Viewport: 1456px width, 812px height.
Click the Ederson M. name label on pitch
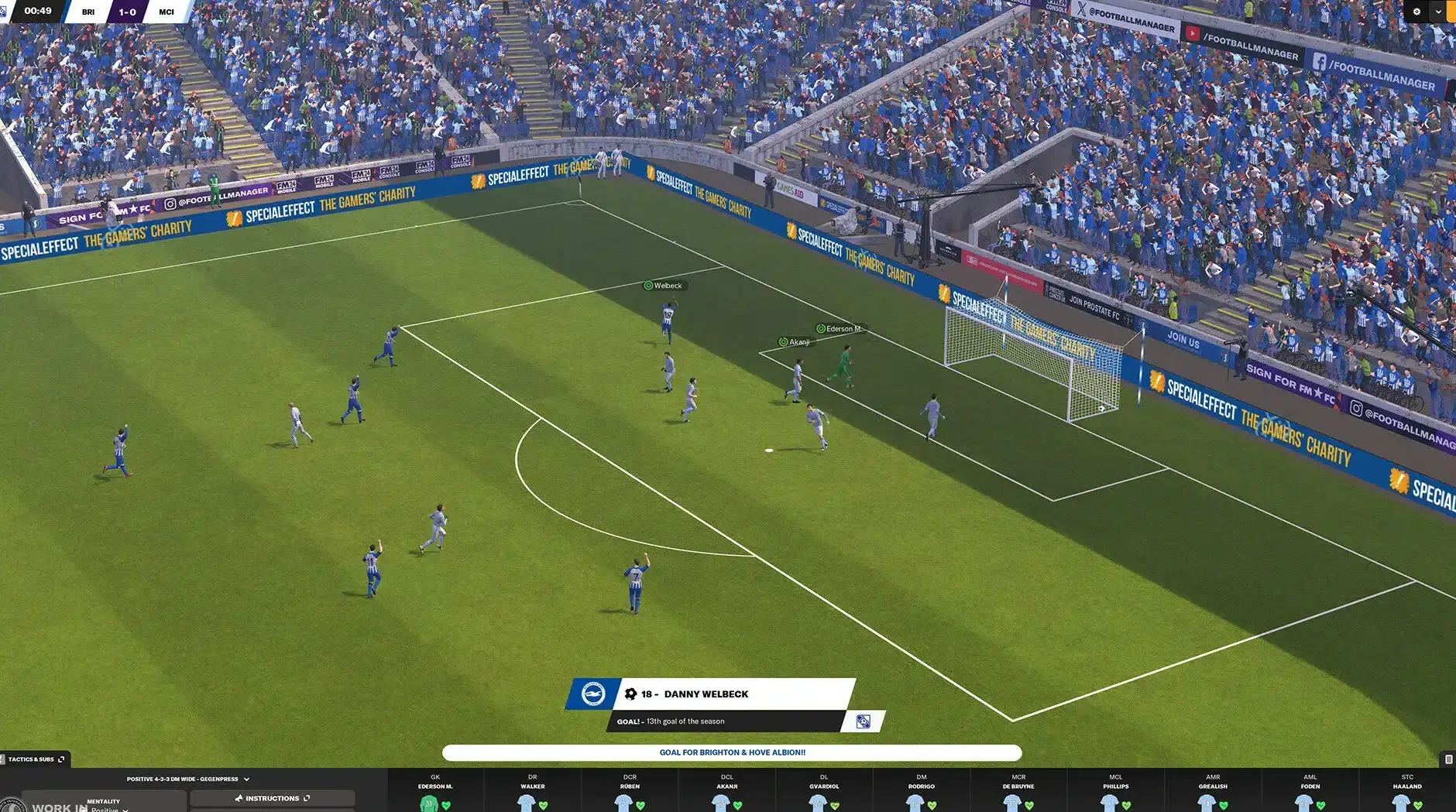coord(841,329)
